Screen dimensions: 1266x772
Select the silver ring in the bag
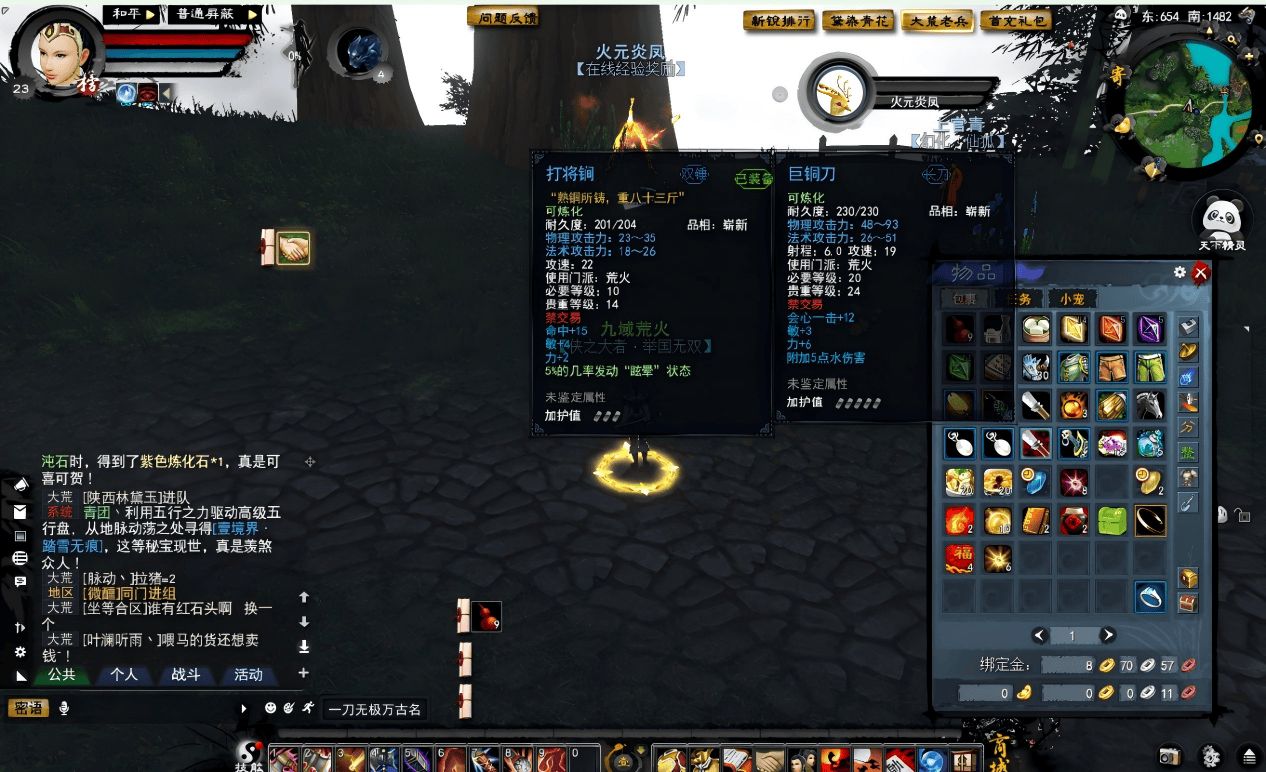[x=1150, y=597]
